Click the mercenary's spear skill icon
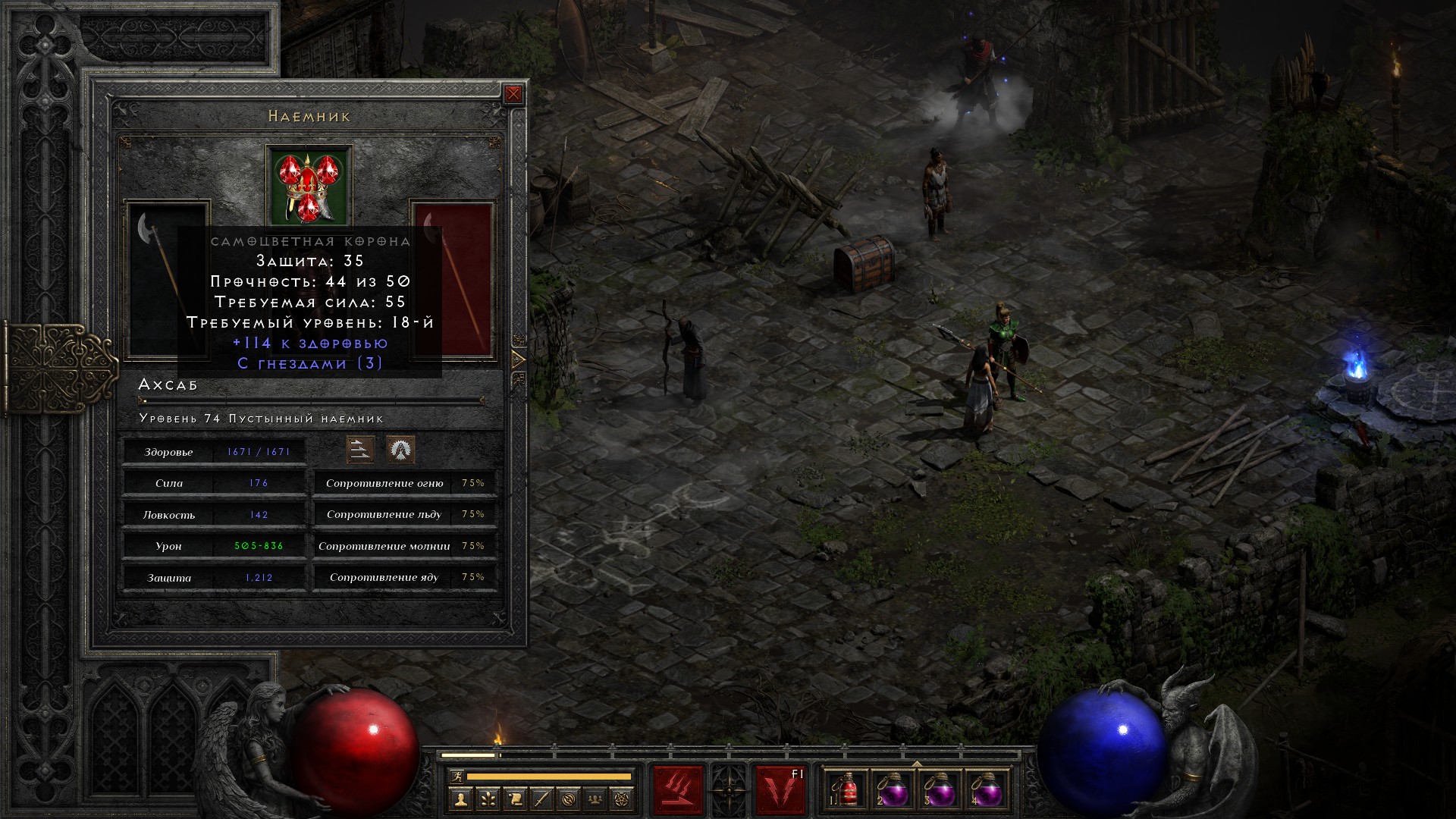The height and width of the screenshot is (819, 1456). click(360, 450)
